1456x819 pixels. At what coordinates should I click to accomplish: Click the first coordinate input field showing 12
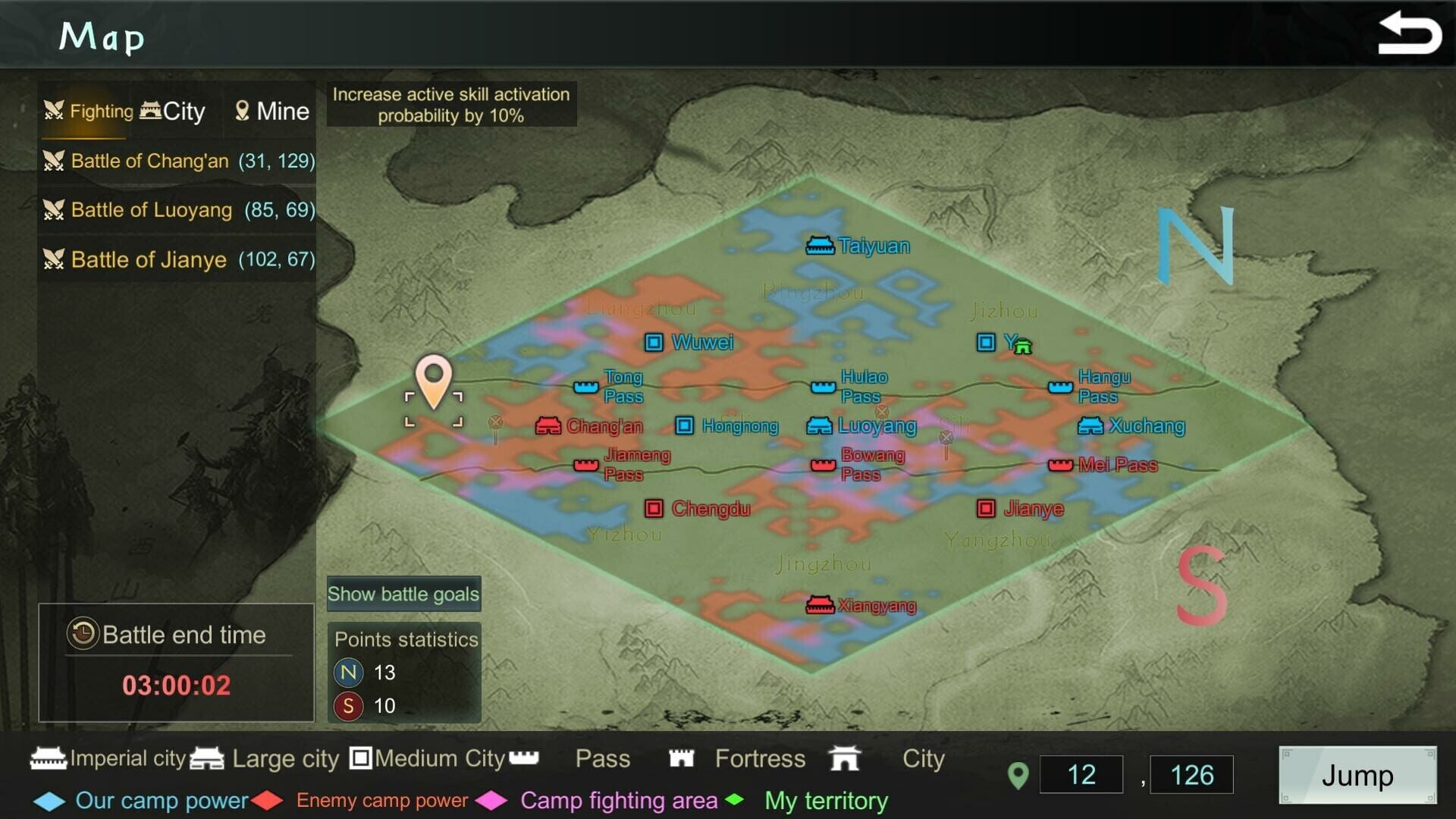tap(1080, 774)
